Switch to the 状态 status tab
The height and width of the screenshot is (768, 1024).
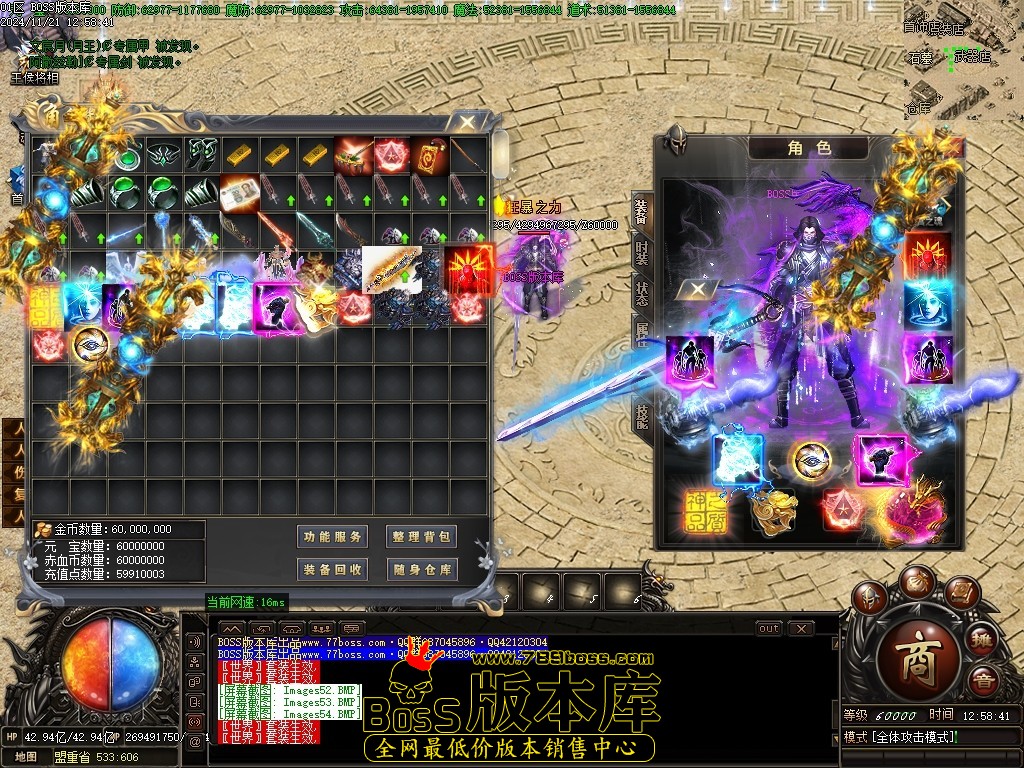[641, 296]
